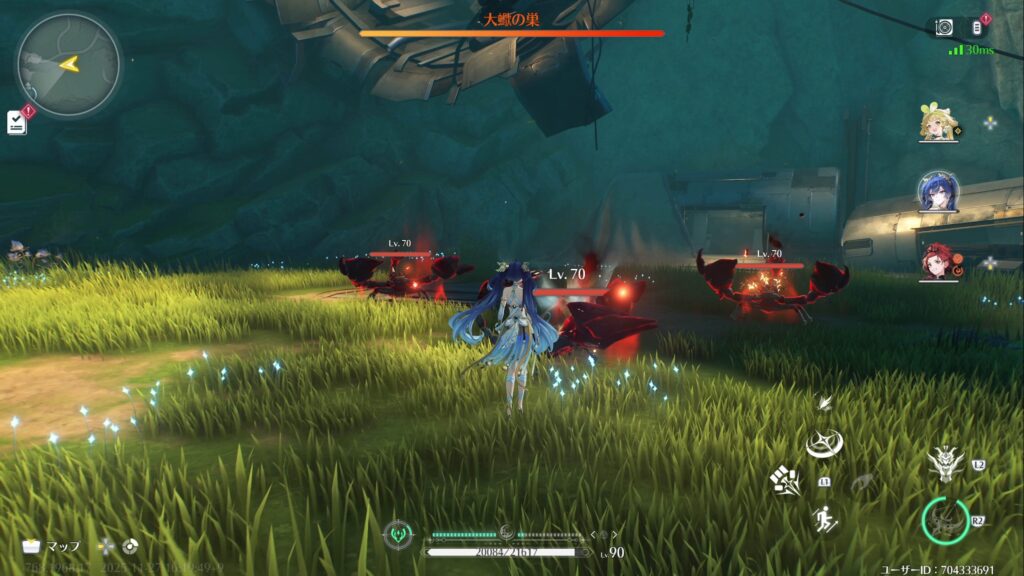Open the circular minimap
1024x576 pixels.
(x=68, y=63)
